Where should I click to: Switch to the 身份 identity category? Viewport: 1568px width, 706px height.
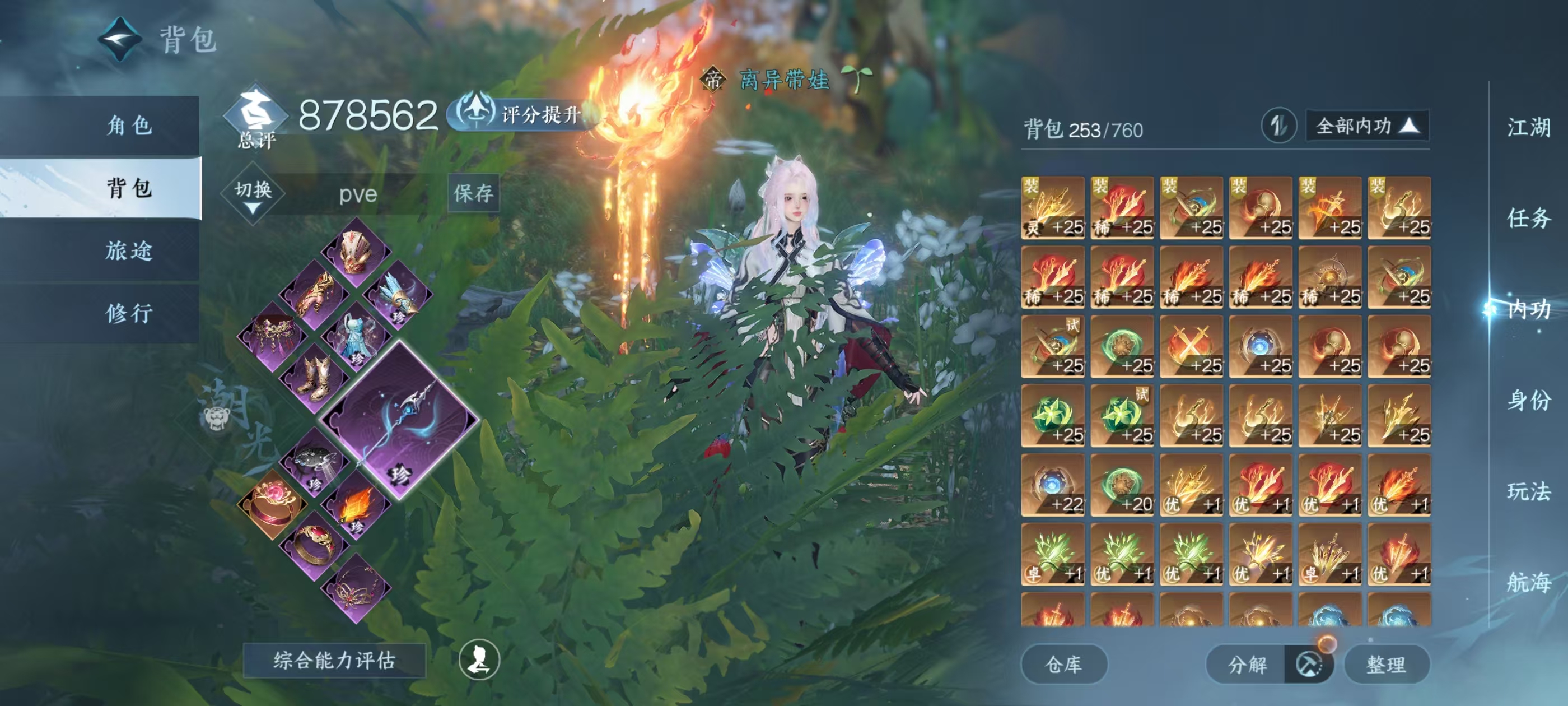(x=1528, y=400)
